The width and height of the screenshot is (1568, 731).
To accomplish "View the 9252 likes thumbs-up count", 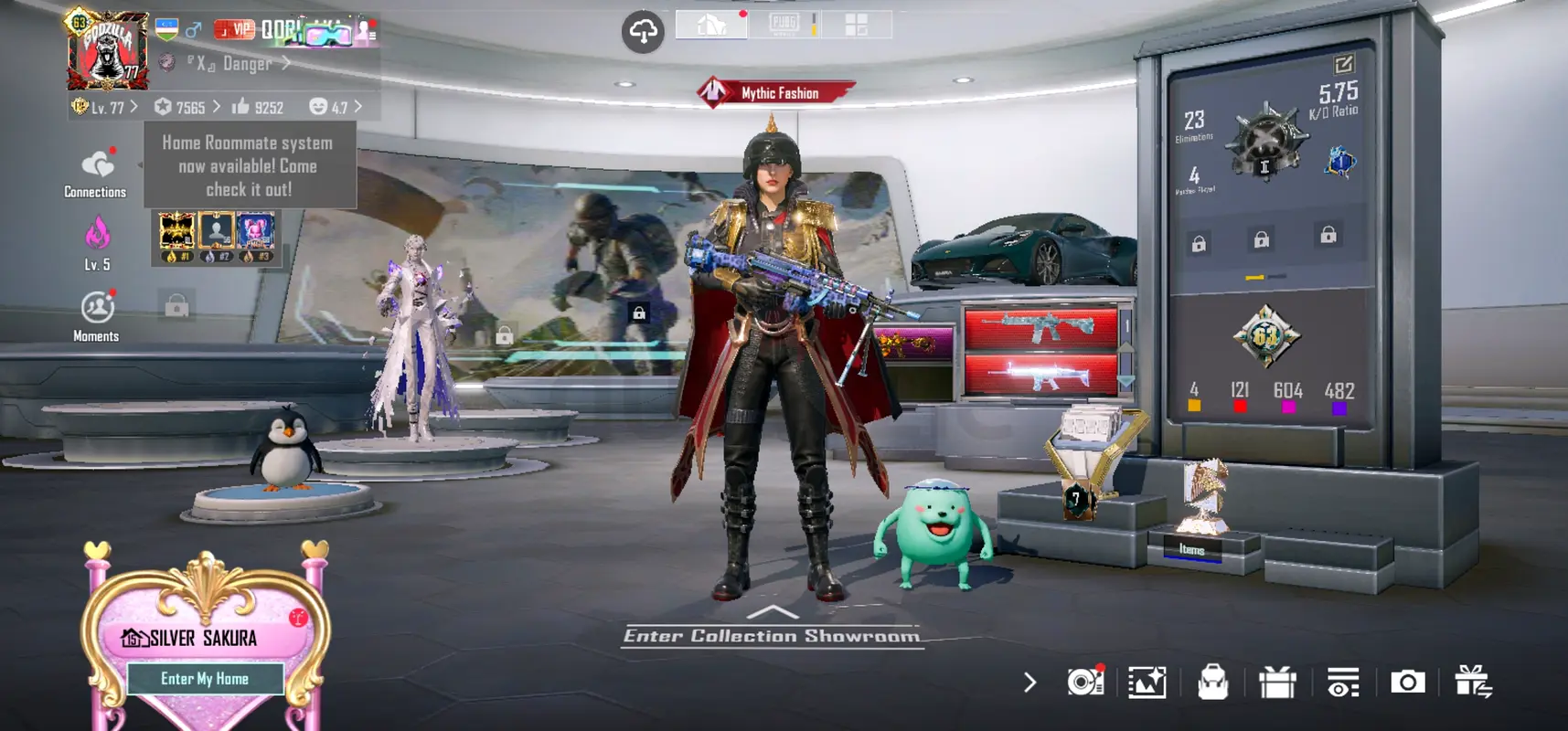I will click(258, 107).
